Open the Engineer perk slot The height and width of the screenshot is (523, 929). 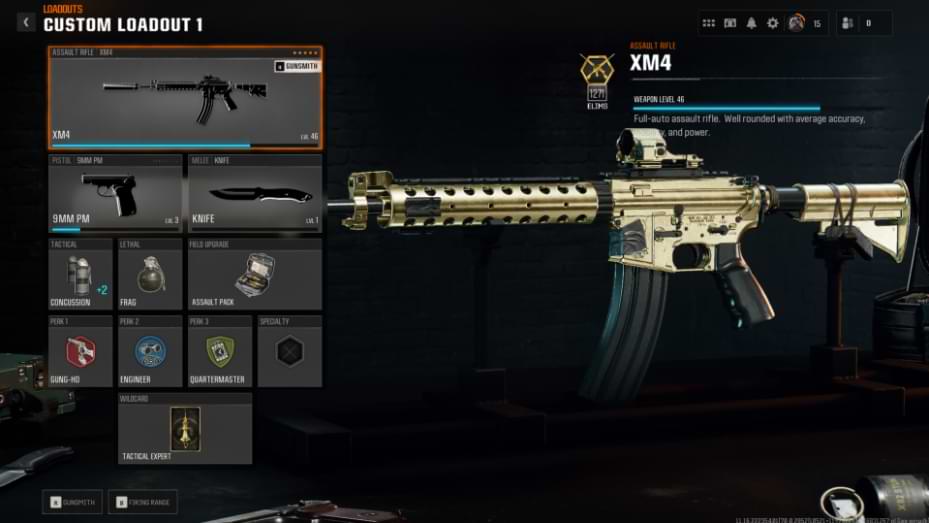click(x=150, y=351)
